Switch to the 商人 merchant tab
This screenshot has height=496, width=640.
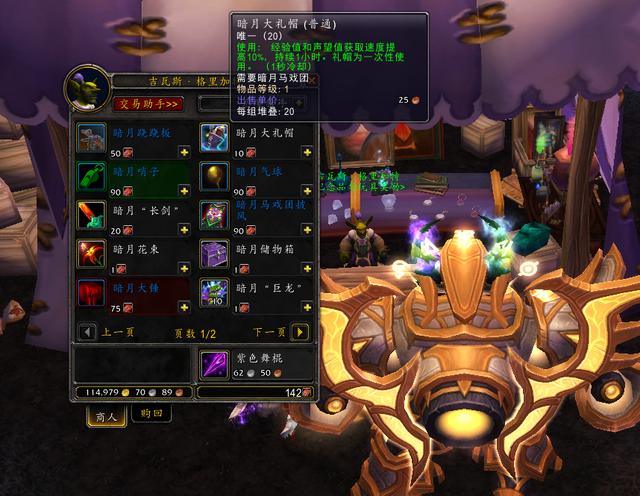pos(106,416)
